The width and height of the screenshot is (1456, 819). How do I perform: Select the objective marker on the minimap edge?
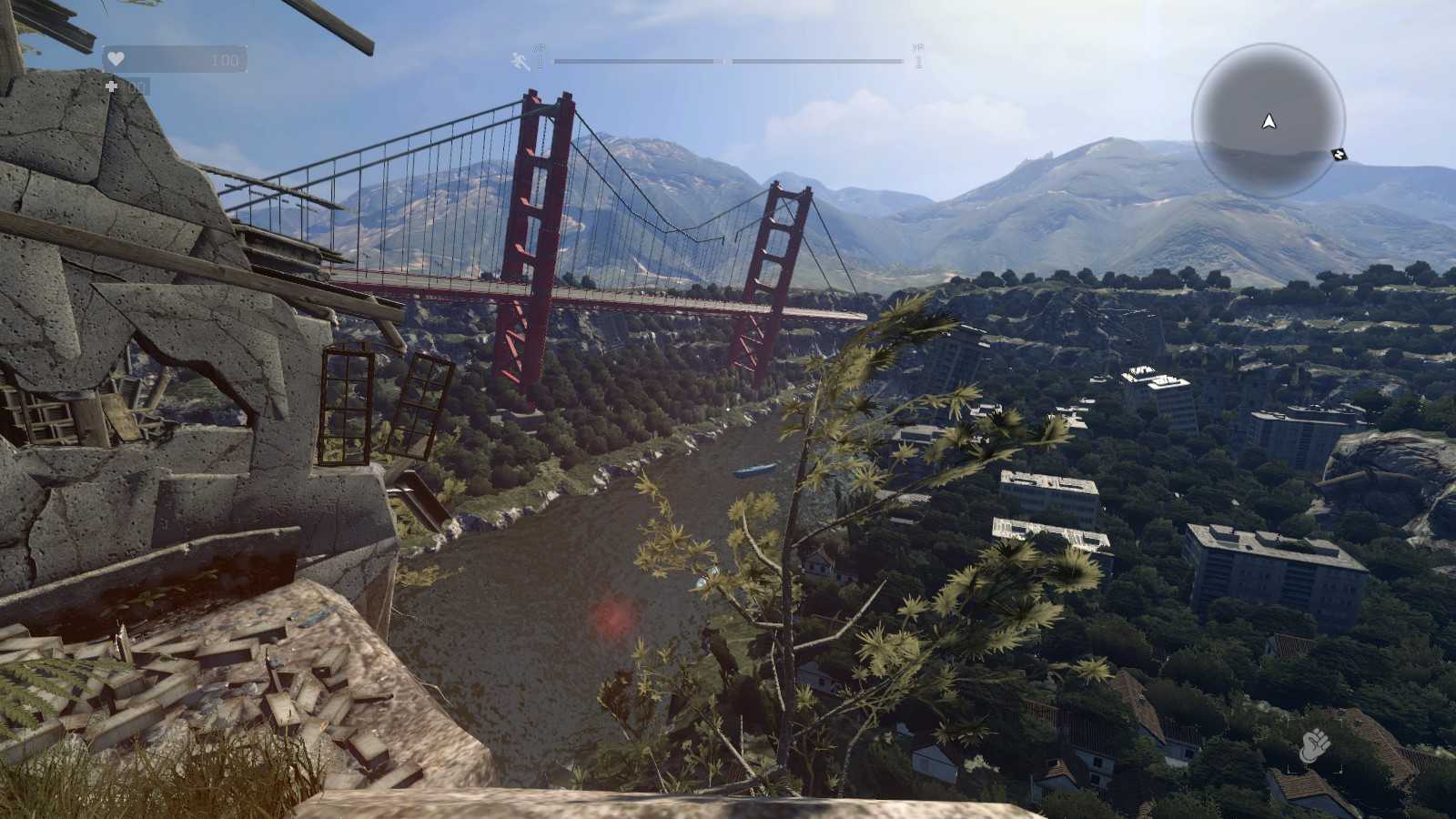point(1339,155)
